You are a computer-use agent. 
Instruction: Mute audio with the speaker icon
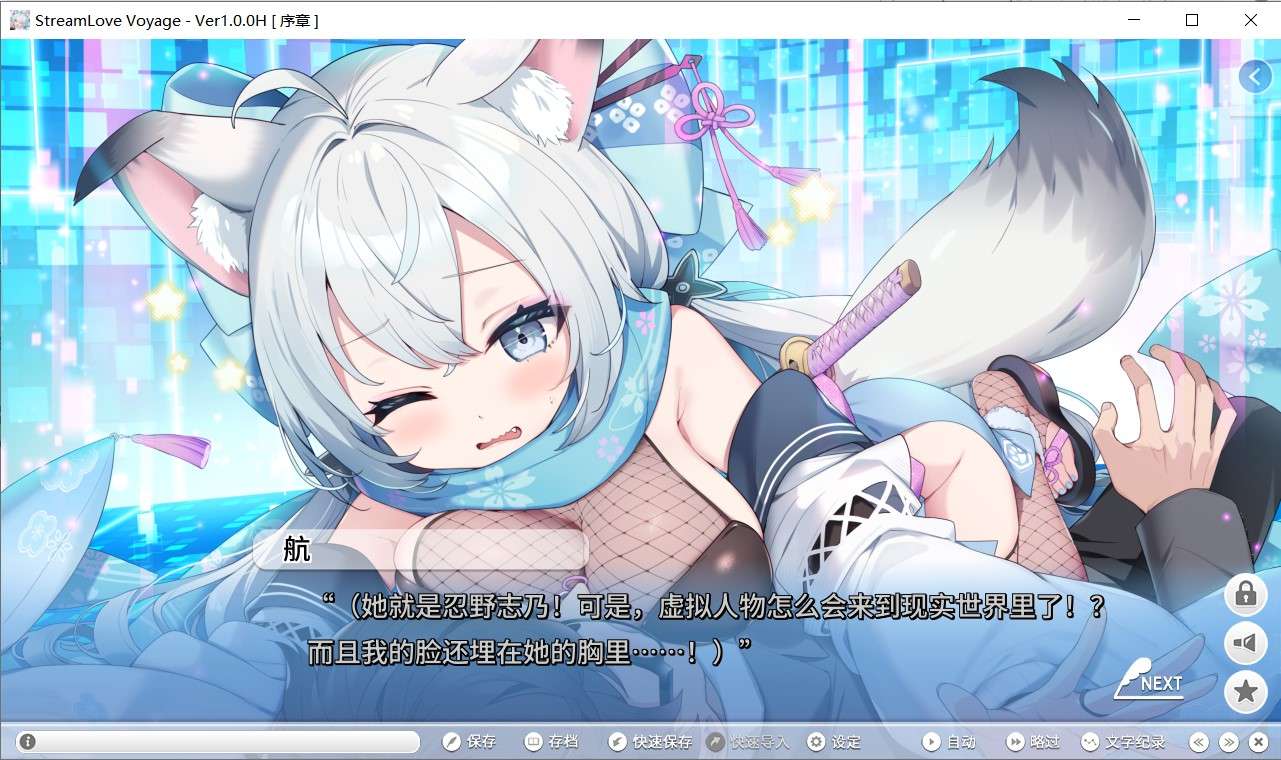[x=1245, y=643]
